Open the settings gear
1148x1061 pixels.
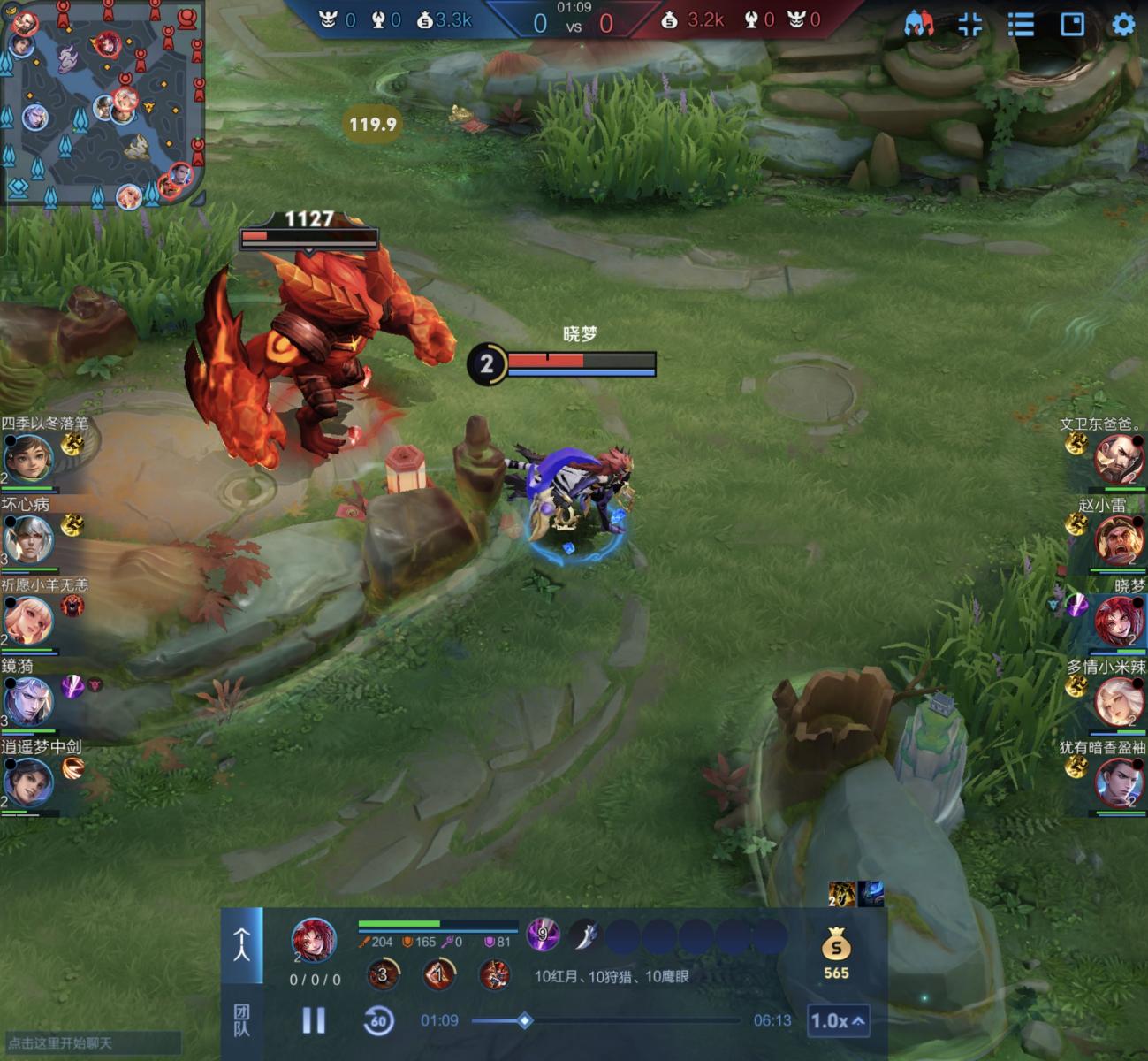point(1122,24)
